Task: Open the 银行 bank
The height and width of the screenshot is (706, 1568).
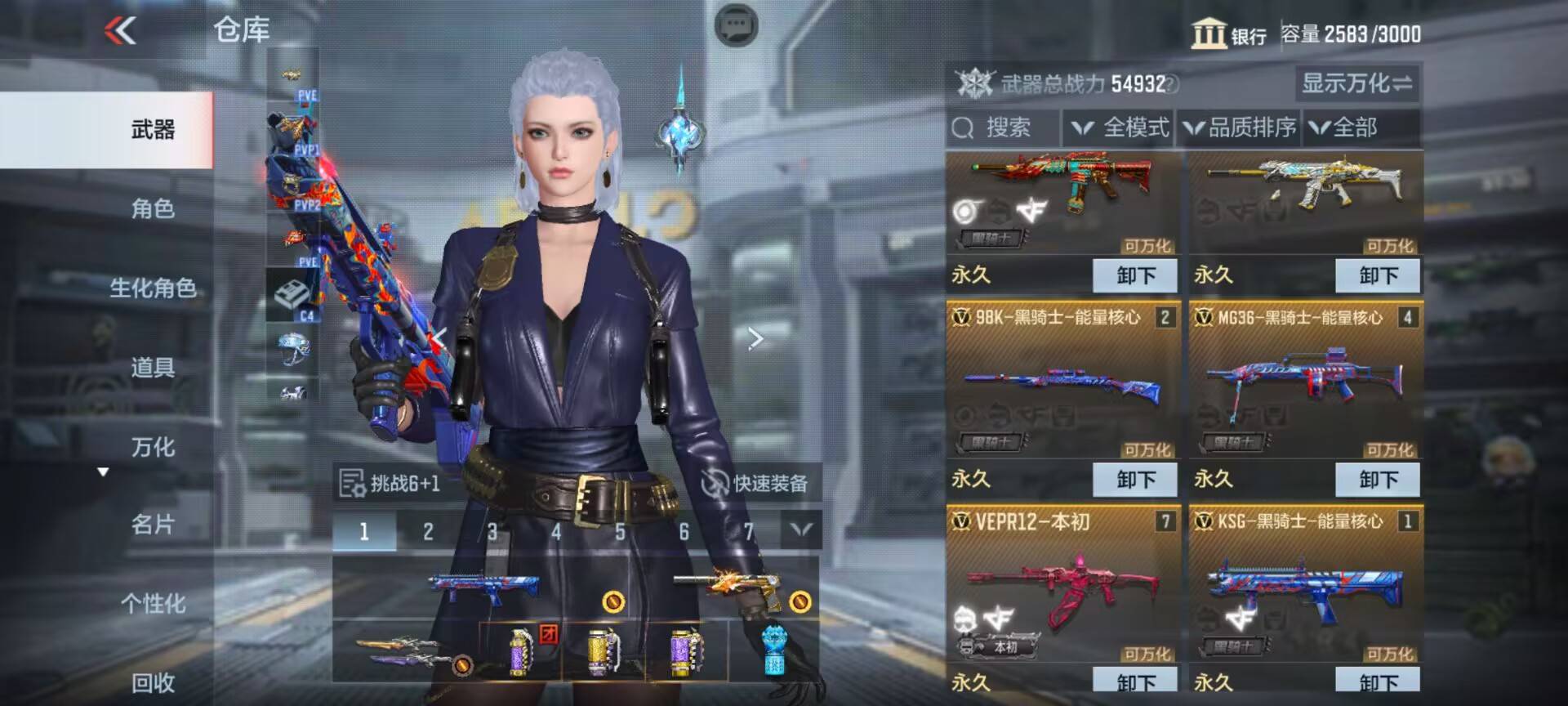Action: point(1228,34)
